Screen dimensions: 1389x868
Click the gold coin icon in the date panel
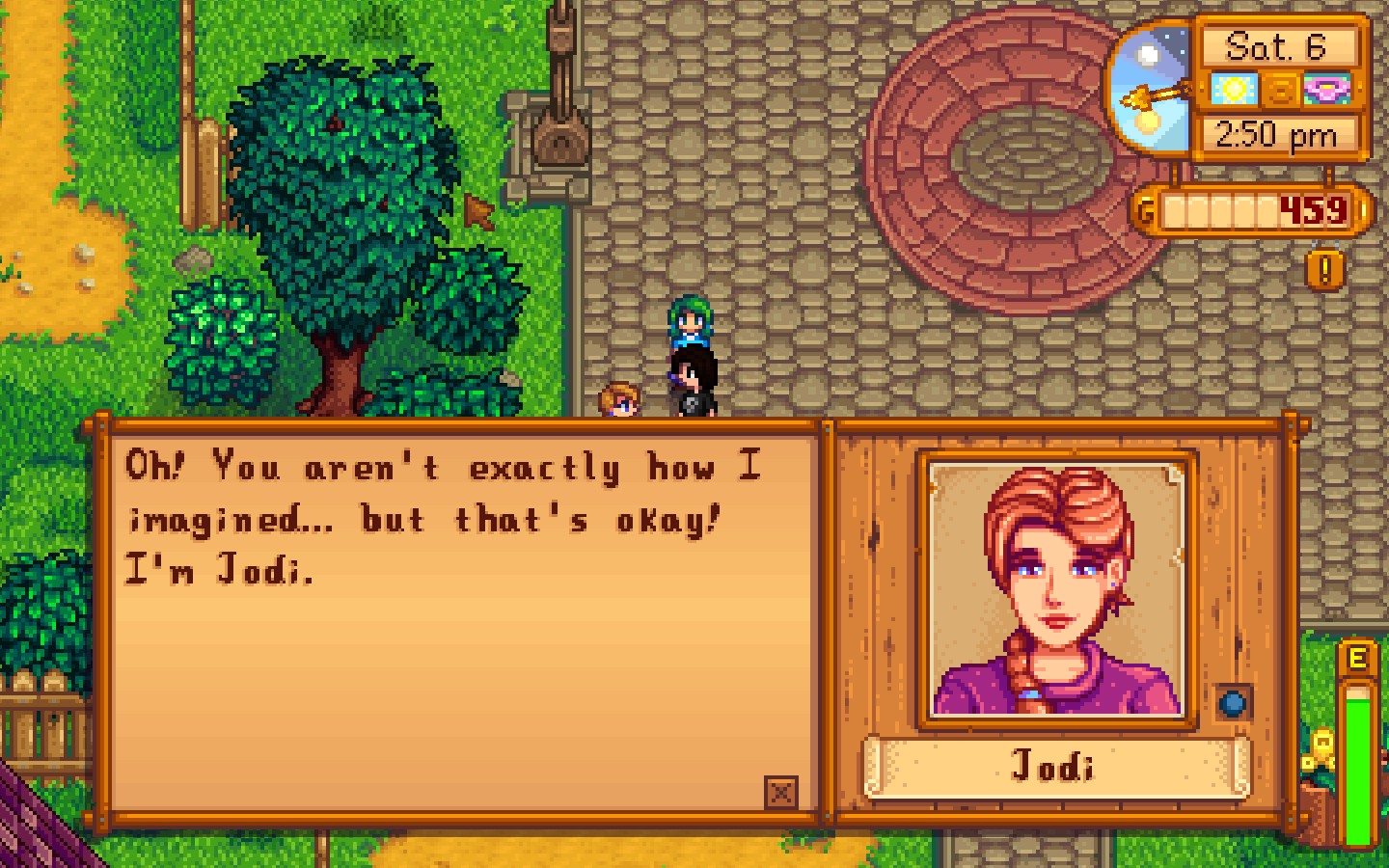[x=1279, y=91]
